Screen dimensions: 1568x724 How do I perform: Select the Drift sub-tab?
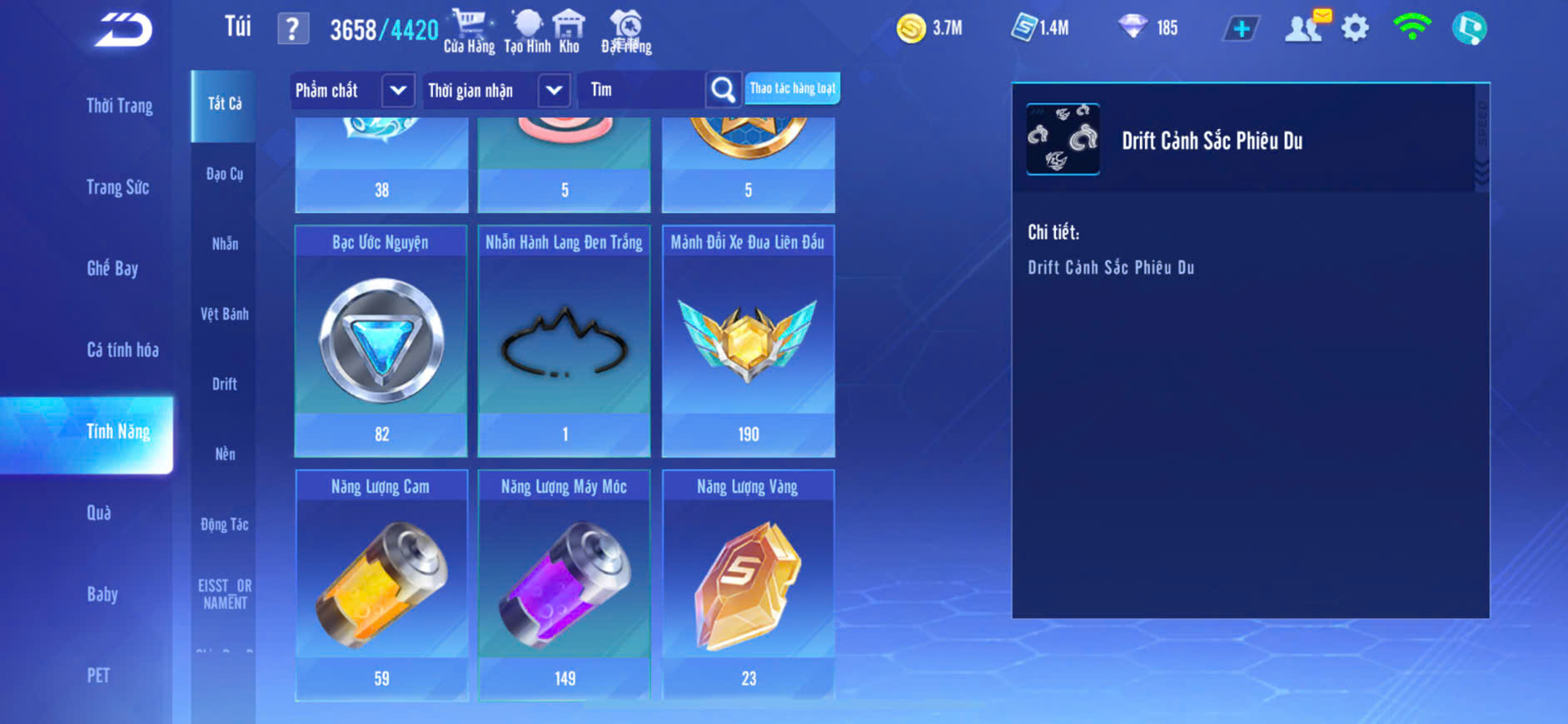(224, 384)
